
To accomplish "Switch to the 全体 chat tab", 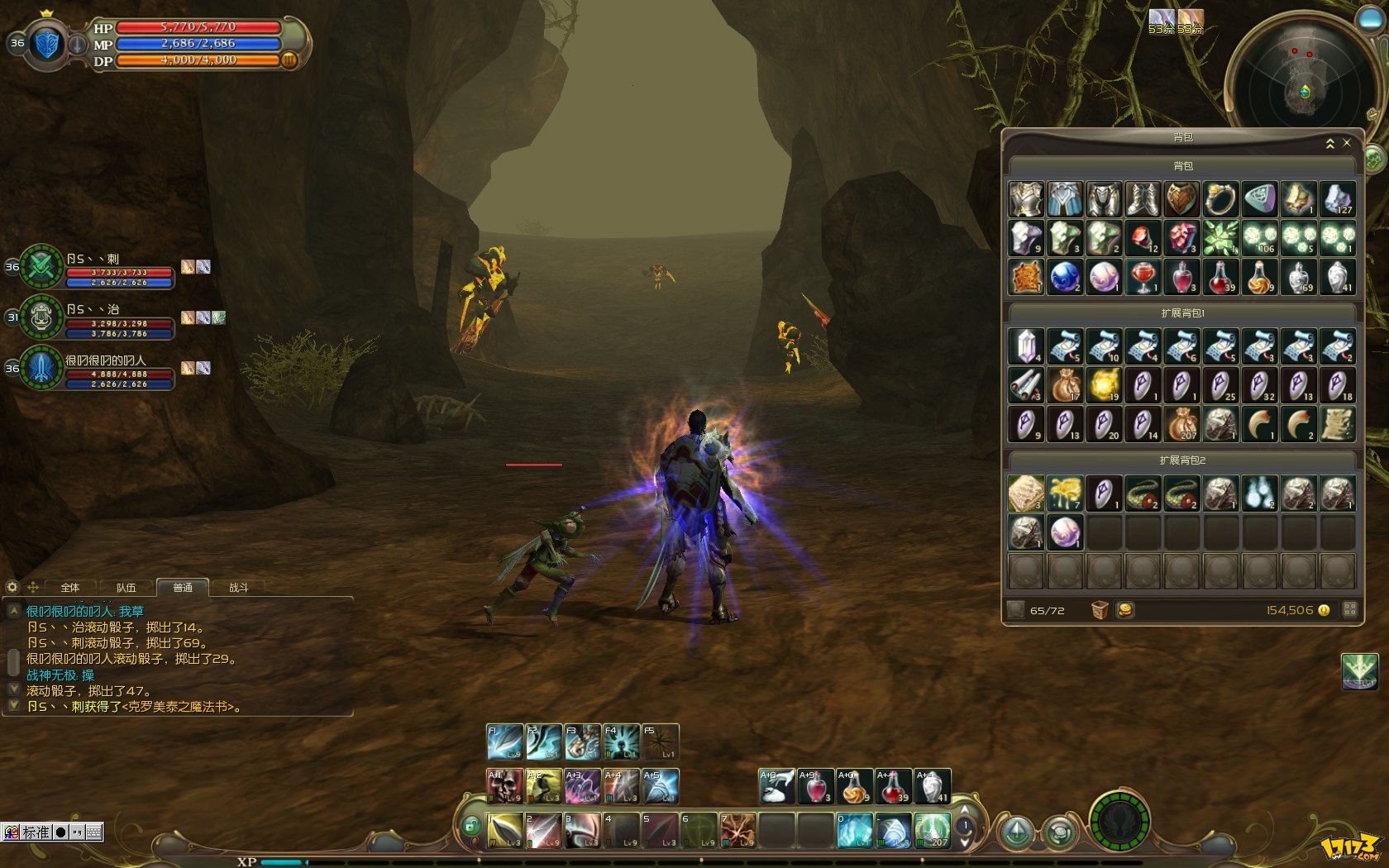I will [69, 589].
